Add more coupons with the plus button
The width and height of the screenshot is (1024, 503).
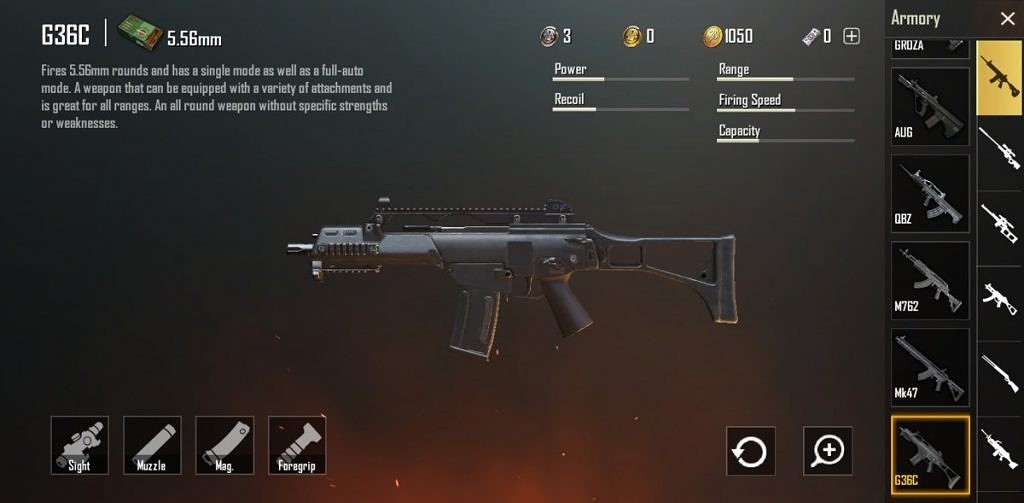(852, 37)
